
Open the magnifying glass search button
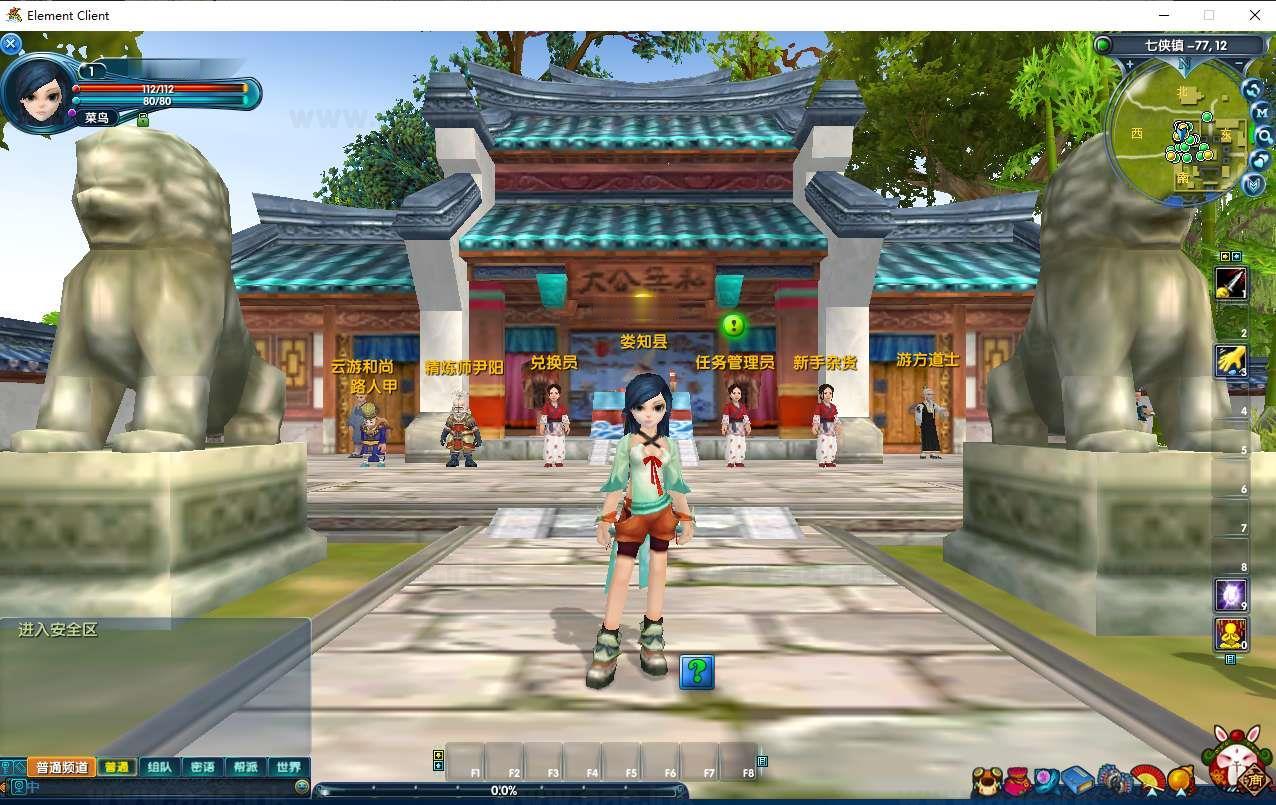click(1263, 136)
